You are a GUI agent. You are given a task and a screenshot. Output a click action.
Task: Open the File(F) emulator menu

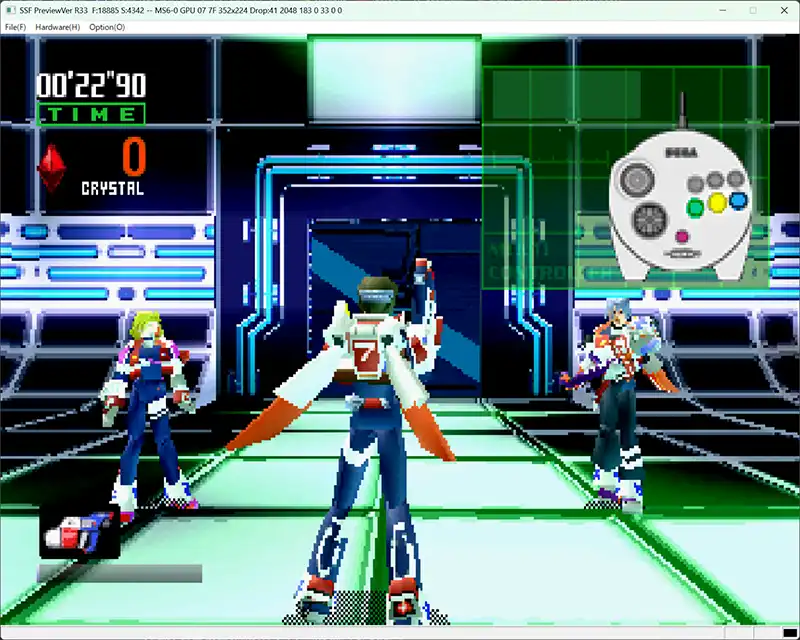(15, 27)
